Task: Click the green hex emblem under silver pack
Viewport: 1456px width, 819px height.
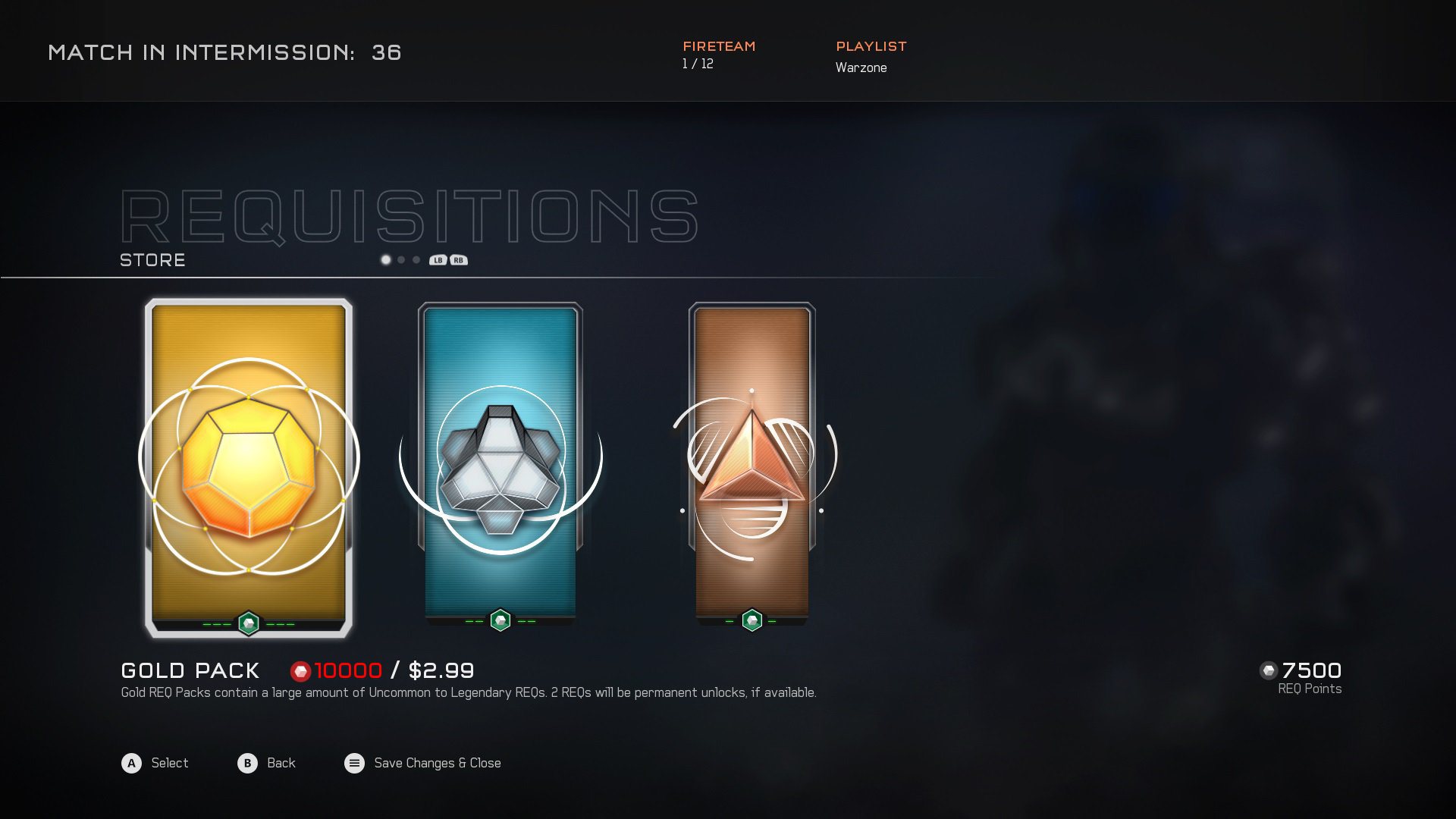Action: (x=500, y=620)
